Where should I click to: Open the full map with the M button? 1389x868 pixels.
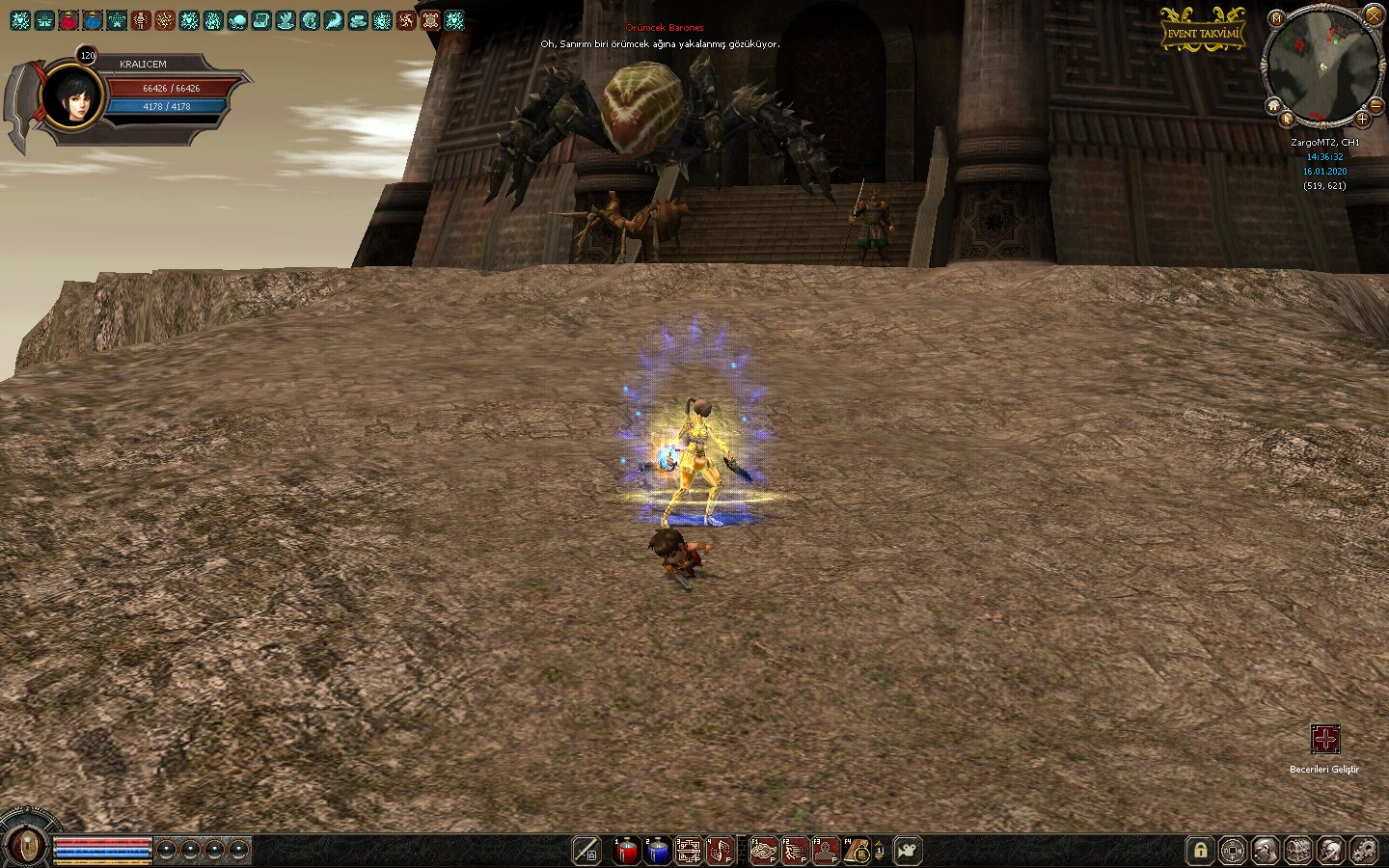click(x=1276, y=18)
